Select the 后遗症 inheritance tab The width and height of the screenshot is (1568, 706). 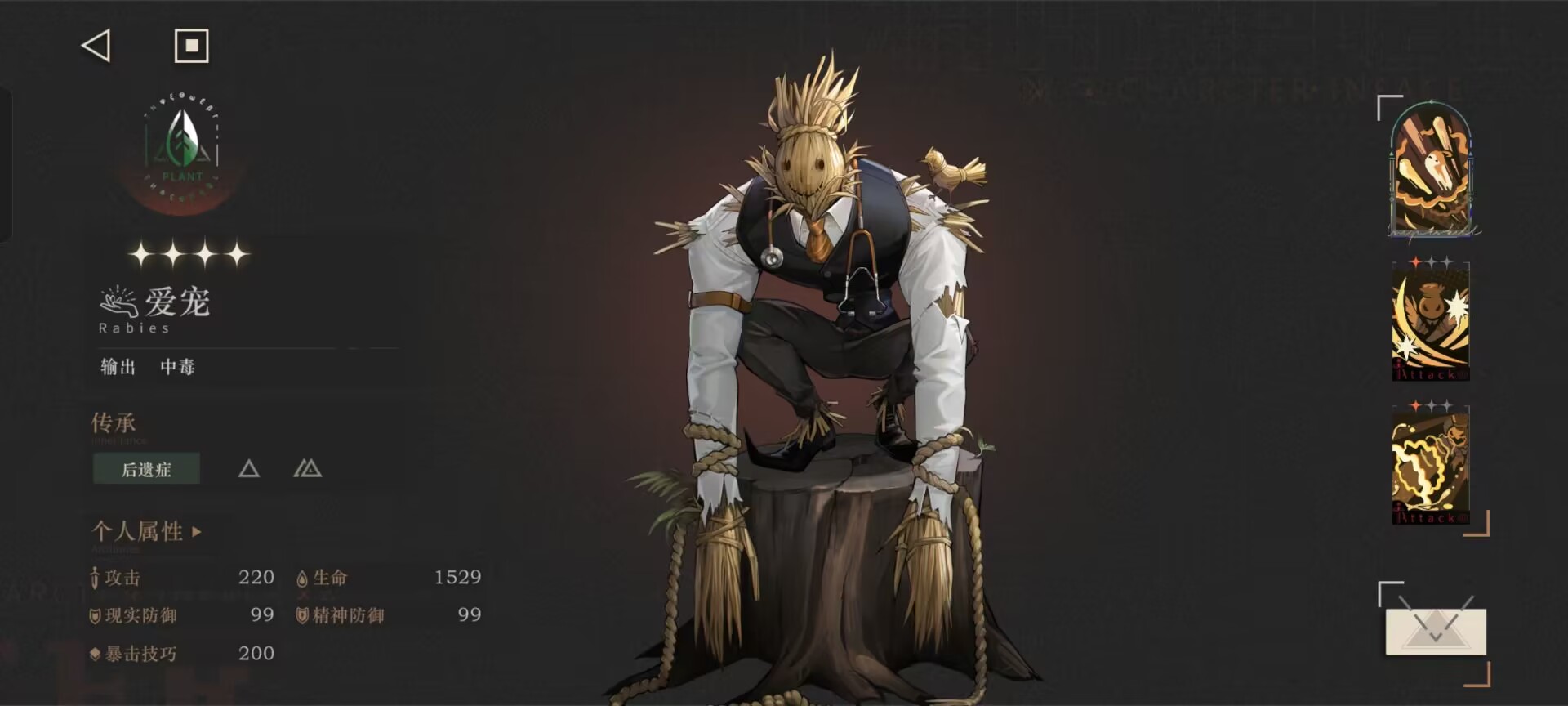146,469
